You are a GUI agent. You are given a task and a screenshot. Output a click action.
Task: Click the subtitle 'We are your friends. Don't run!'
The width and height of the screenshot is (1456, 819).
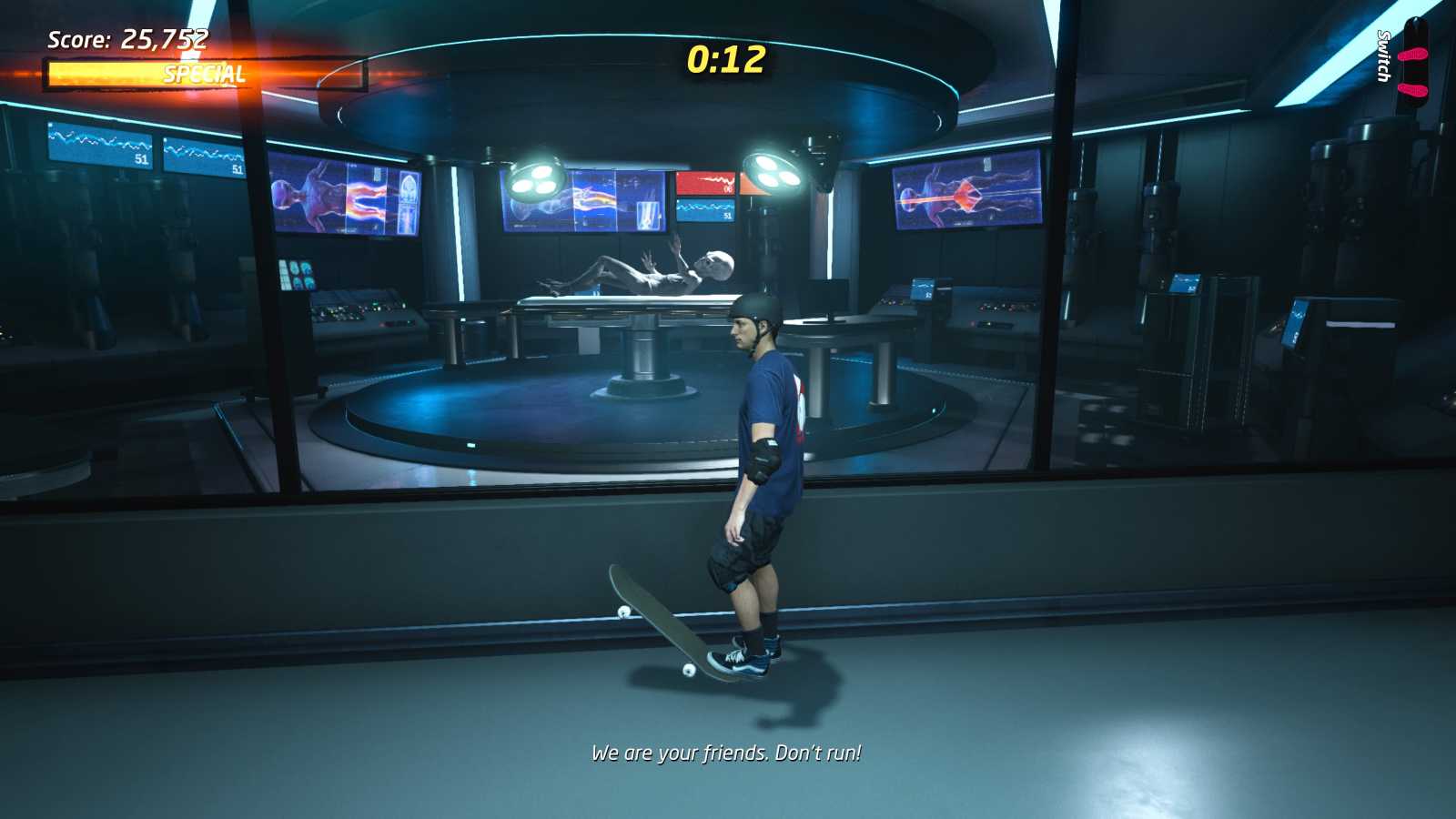728,753
